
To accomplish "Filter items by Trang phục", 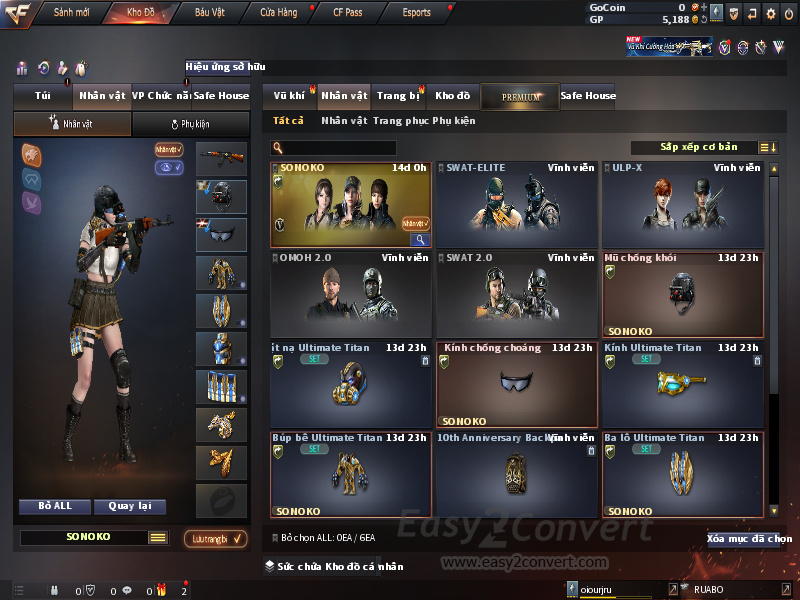I will click(x=401, y=121).
